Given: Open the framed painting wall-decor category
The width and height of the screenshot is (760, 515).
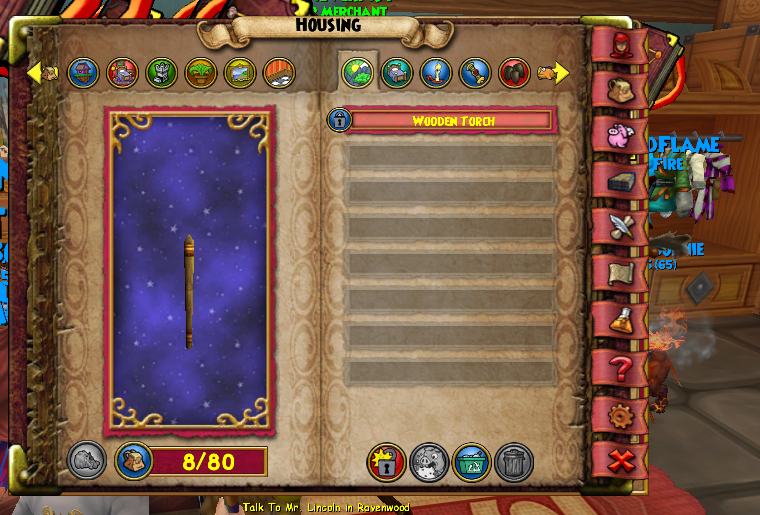Looking at the screenshot, I should (240, 72).
